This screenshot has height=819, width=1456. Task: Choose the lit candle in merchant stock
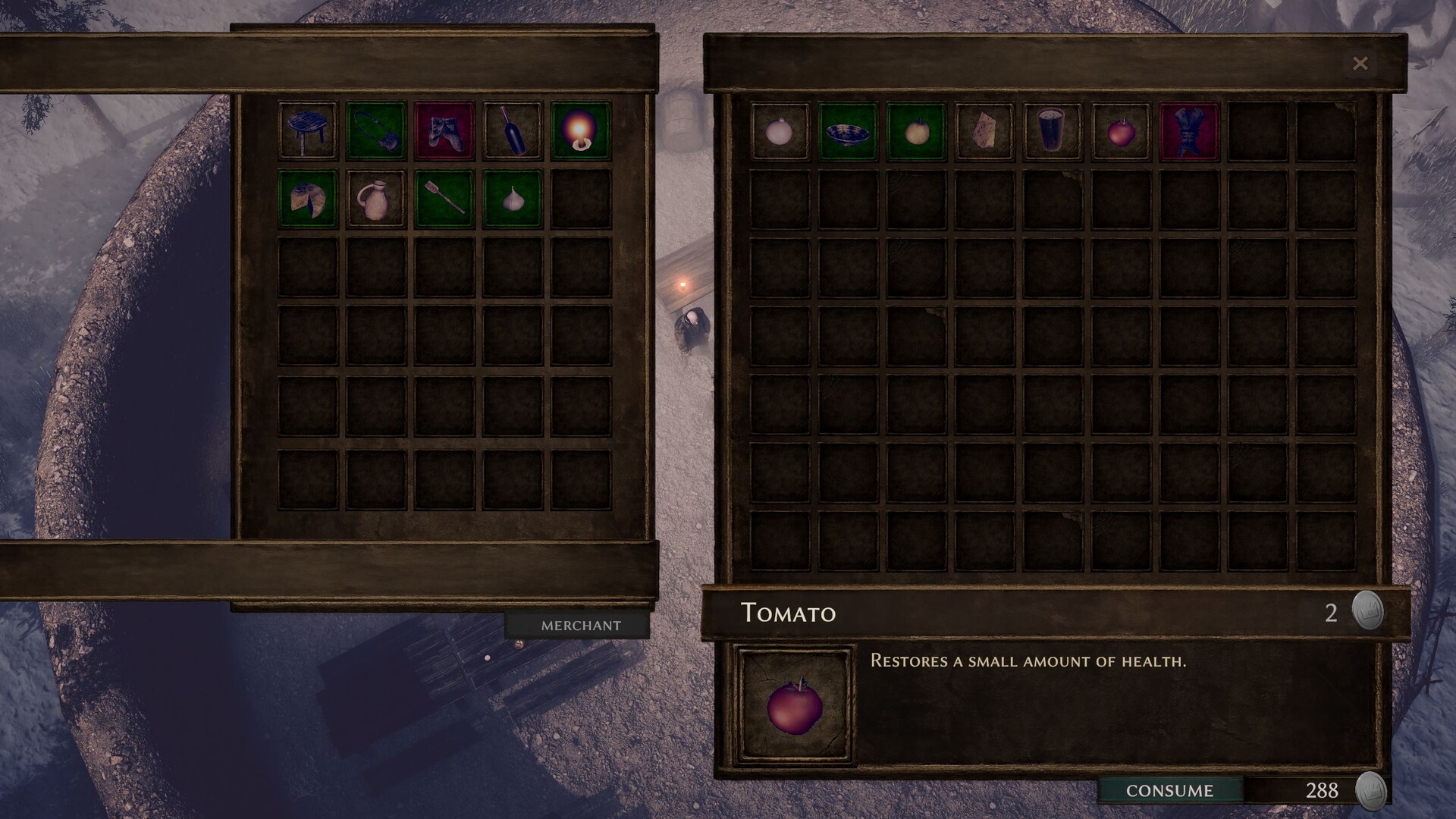tap(581, 131)
